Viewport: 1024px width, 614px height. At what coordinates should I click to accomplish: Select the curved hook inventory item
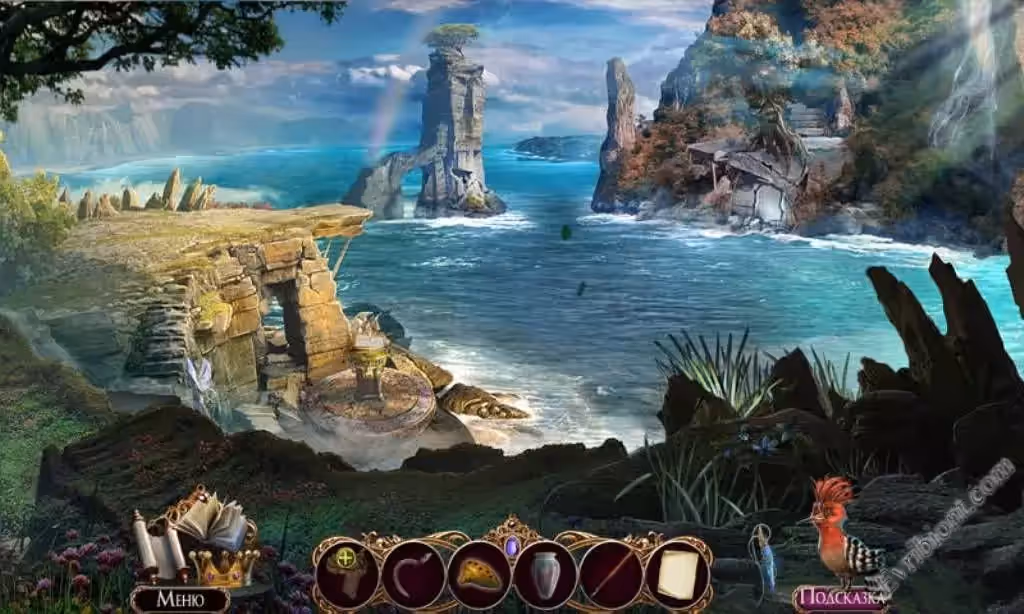tap(413, 574)
